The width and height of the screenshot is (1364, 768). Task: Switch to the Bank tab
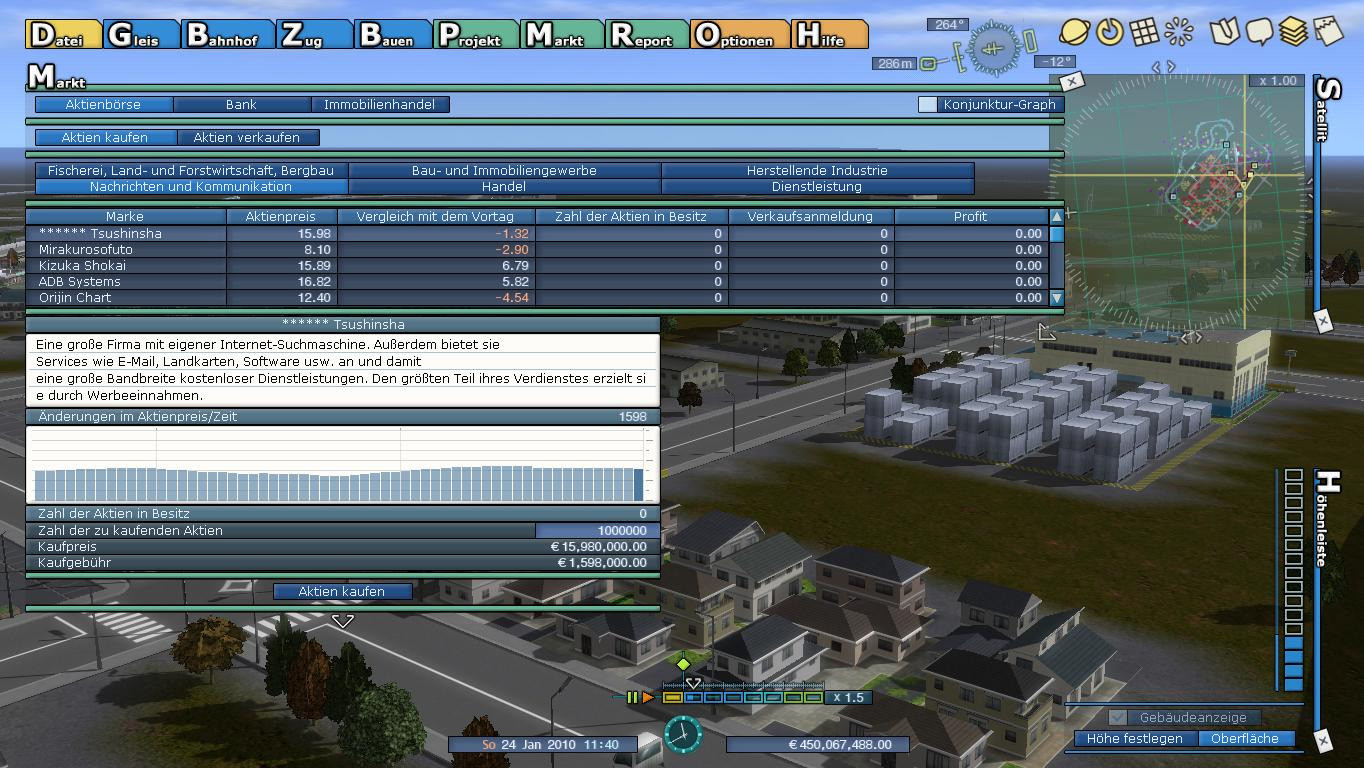pos(241,104)
